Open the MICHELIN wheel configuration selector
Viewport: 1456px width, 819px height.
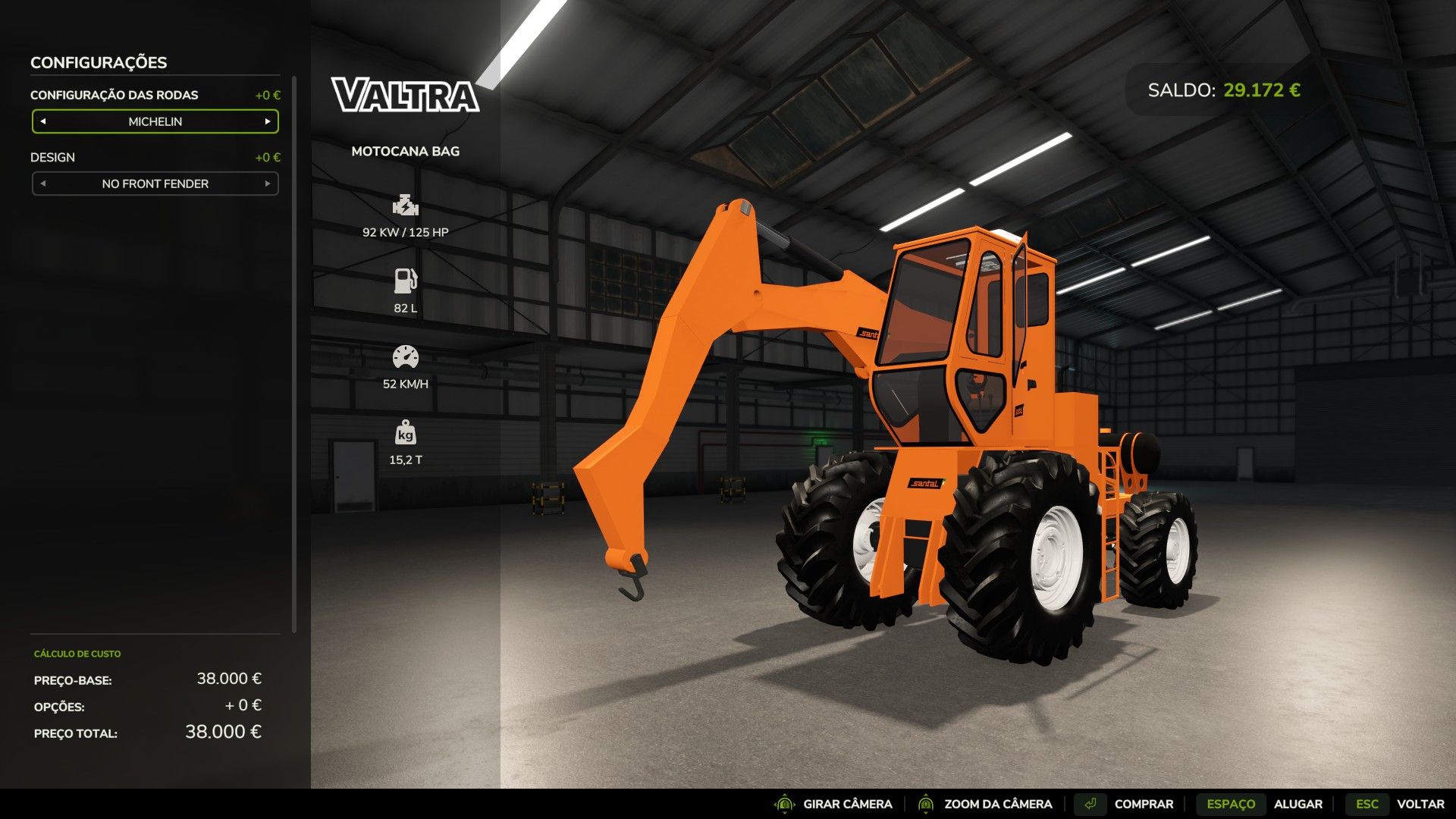(155, 121)
